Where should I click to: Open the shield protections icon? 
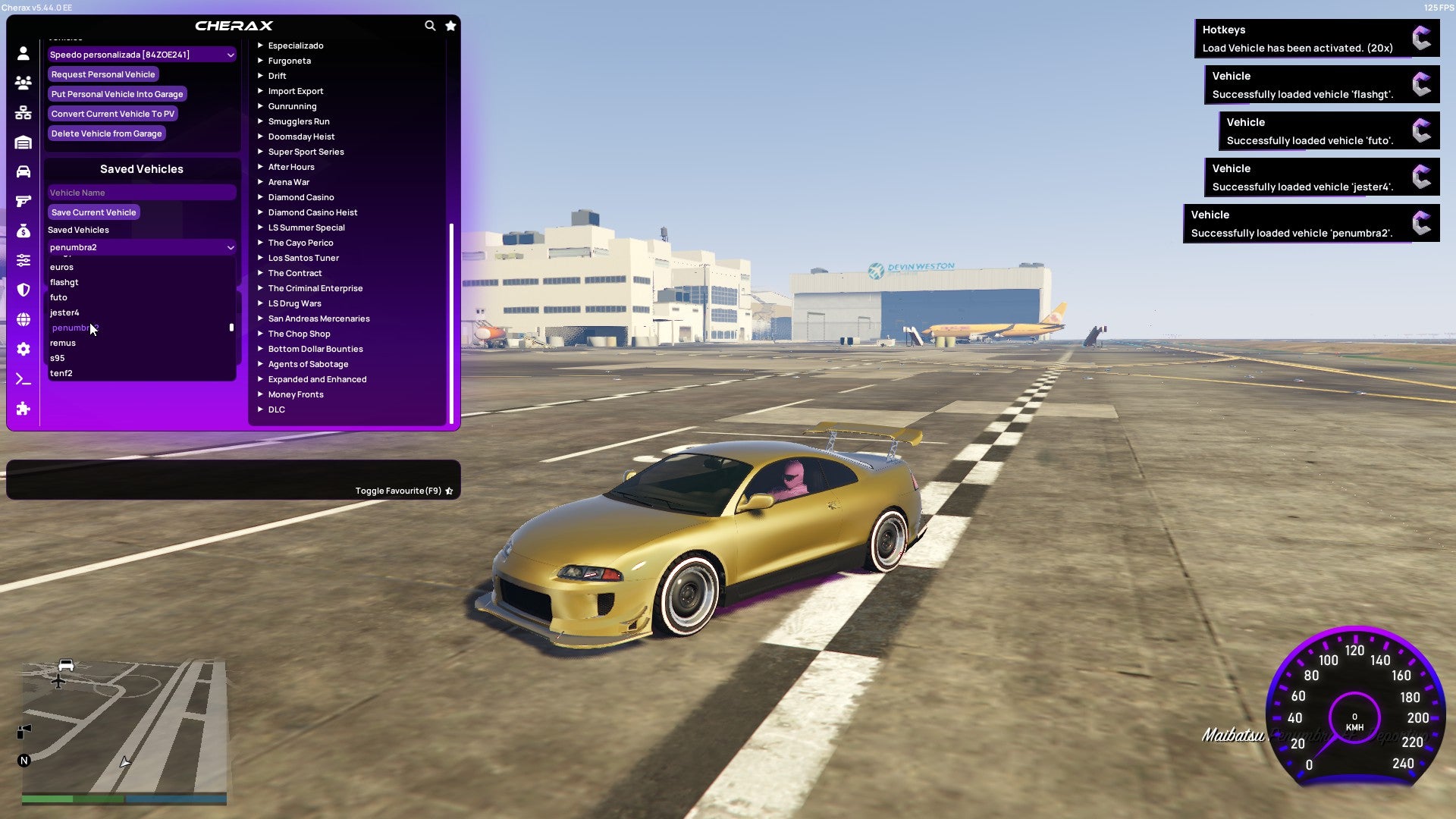[23, 290]
